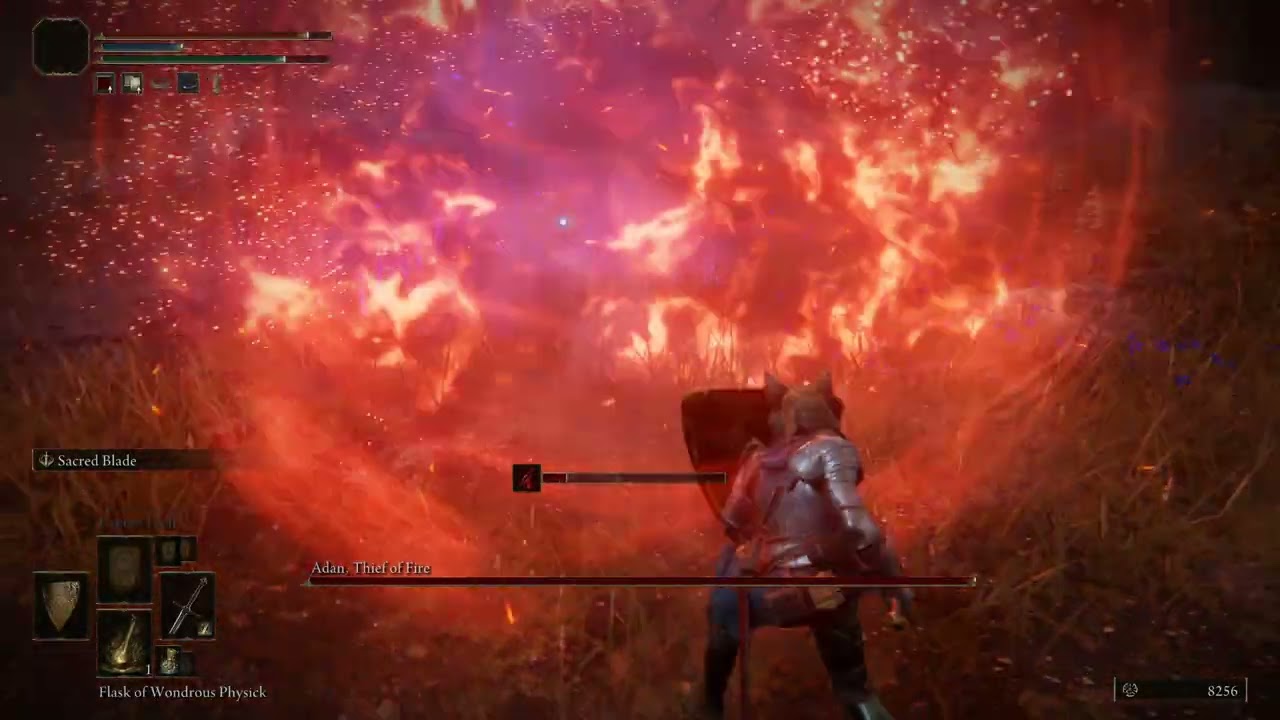Inspect the red buff status icon
1280x720 pixels.
point(105,84)
